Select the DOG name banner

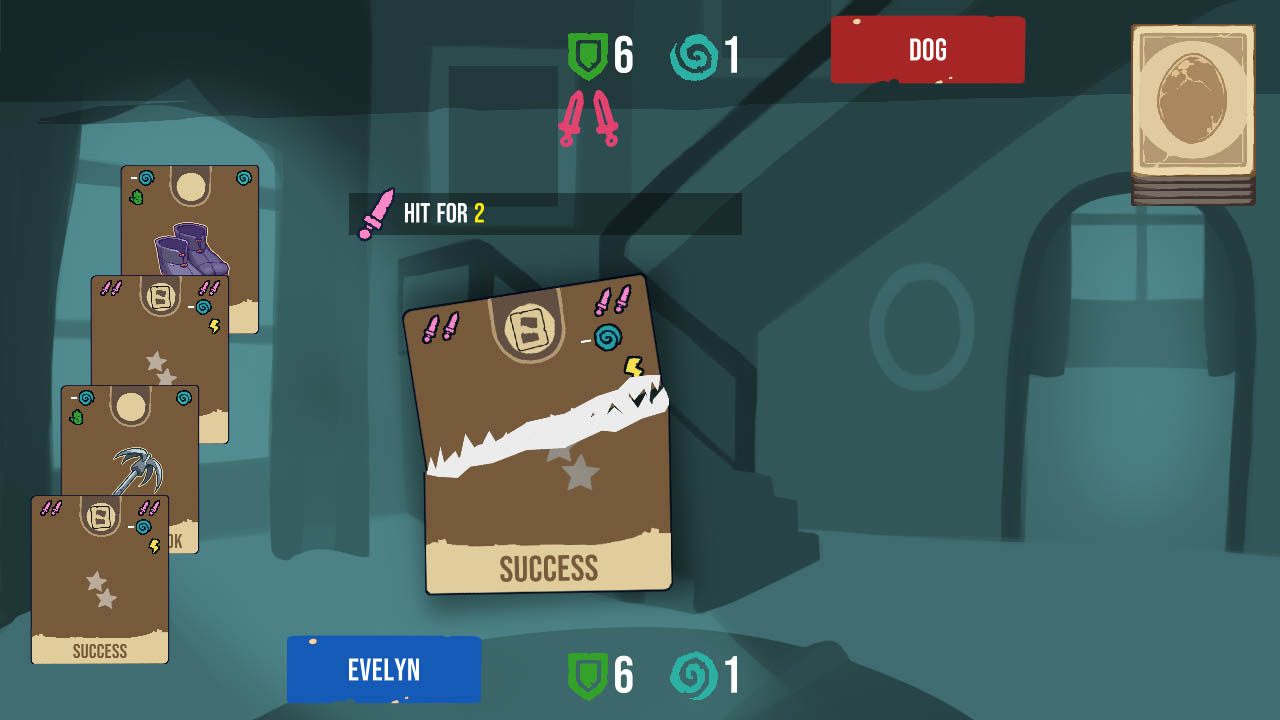pyautogui.click(x=928, y=50)
